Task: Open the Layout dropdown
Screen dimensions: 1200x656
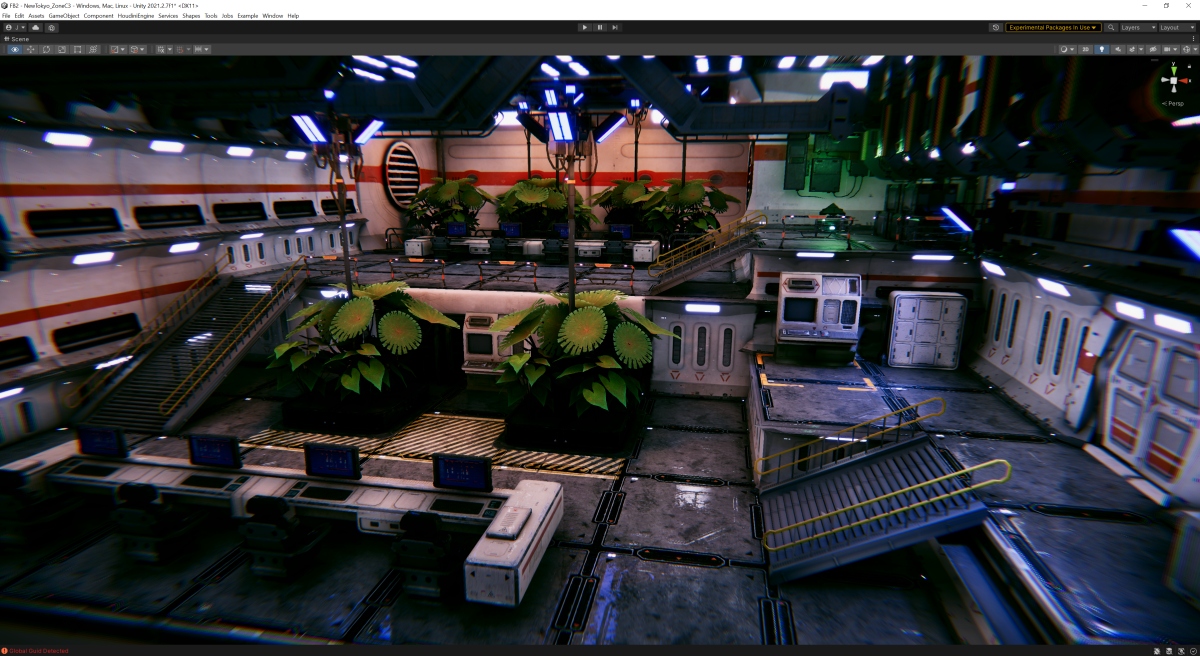Action: tap(1175, 27)
